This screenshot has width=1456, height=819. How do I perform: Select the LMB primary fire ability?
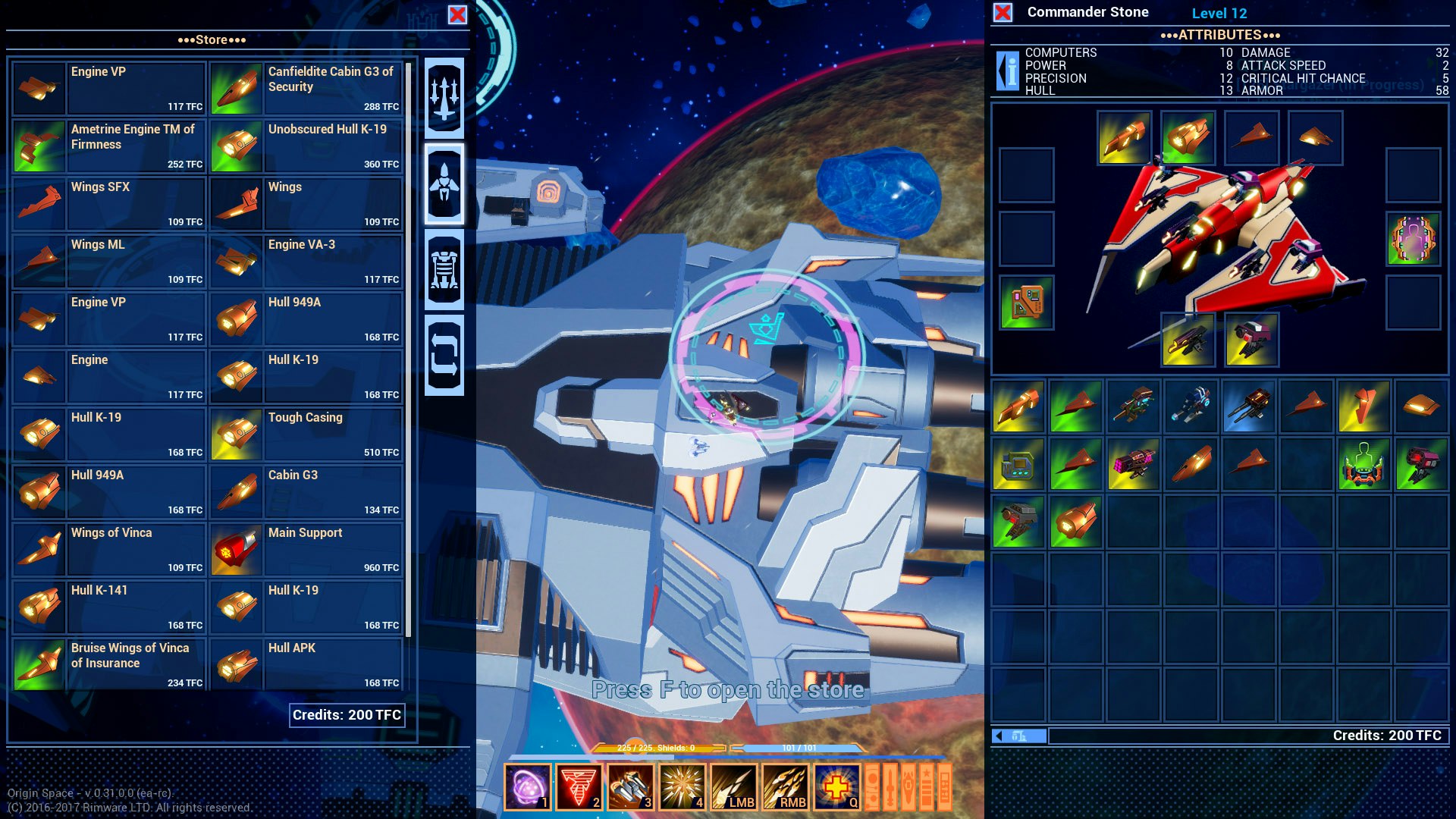coord(733,788)
